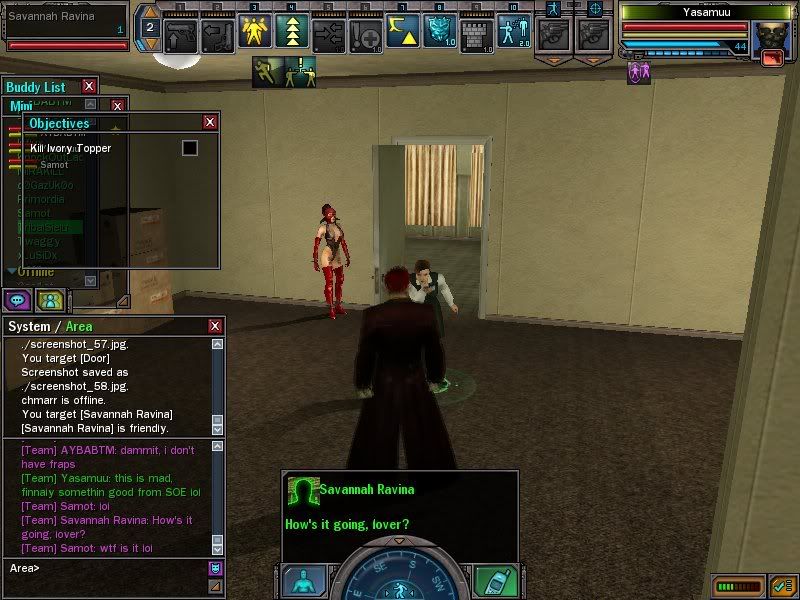Close the Buddy List window

89,87
